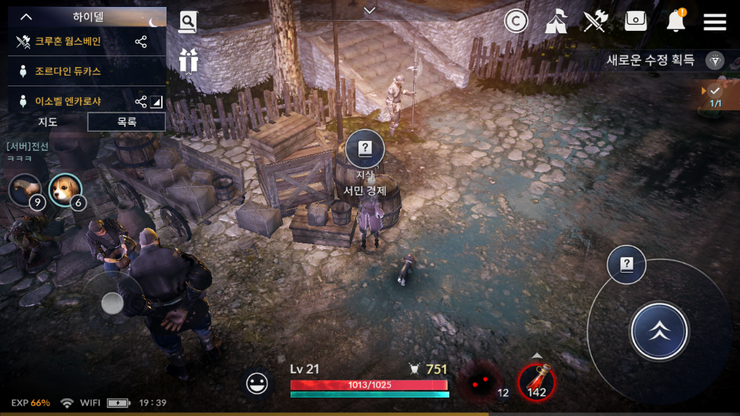Viewport: 740px width, 416px height.
Task: Open the emoji social actions button
Action: [x=257, y=383]
